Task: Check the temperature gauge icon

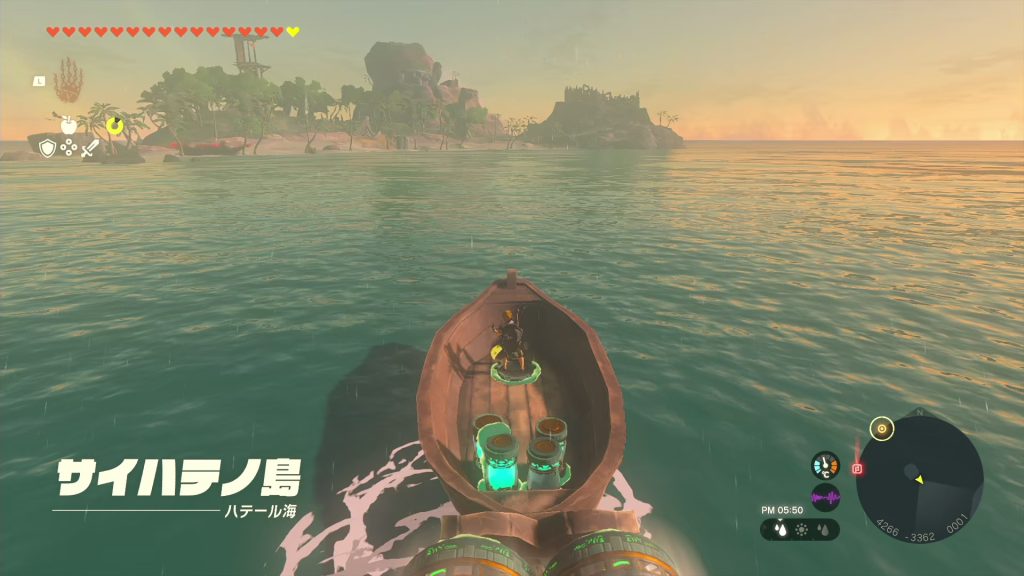Action: 825,466
